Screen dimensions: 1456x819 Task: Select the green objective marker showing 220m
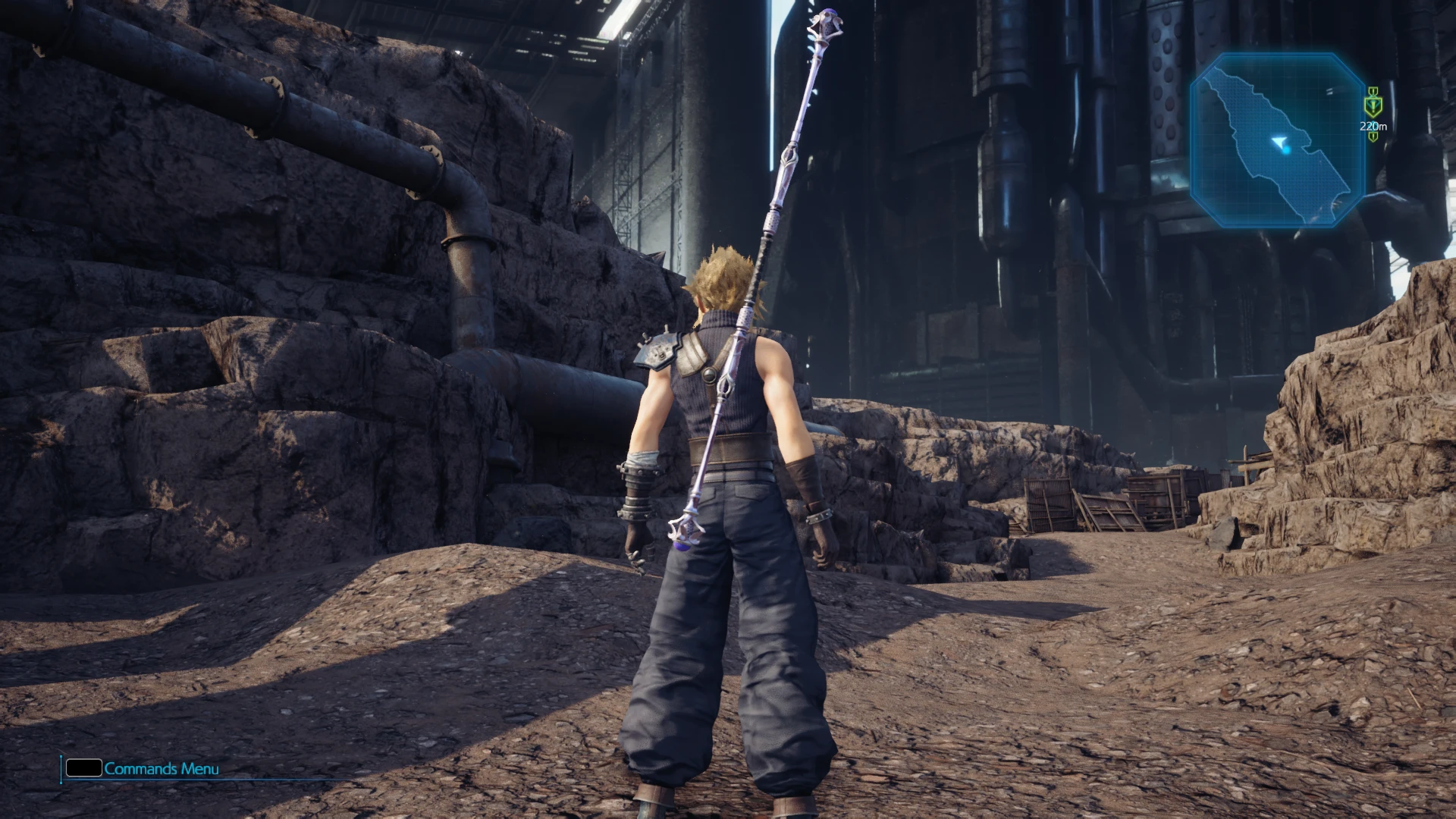click(1371, 105)
